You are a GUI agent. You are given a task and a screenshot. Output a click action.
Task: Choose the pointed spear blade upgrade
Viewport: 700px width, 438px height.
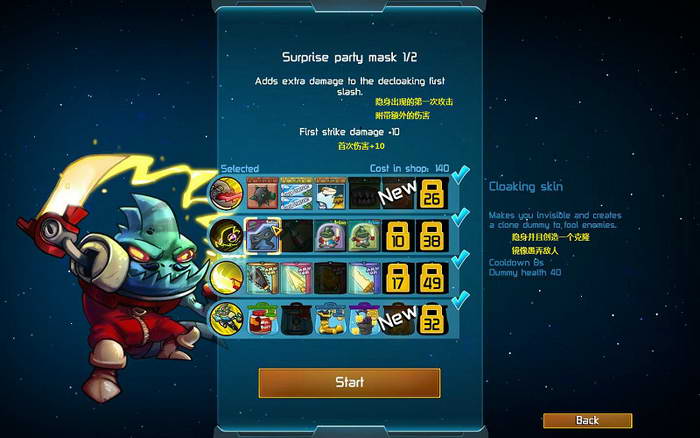296,277
